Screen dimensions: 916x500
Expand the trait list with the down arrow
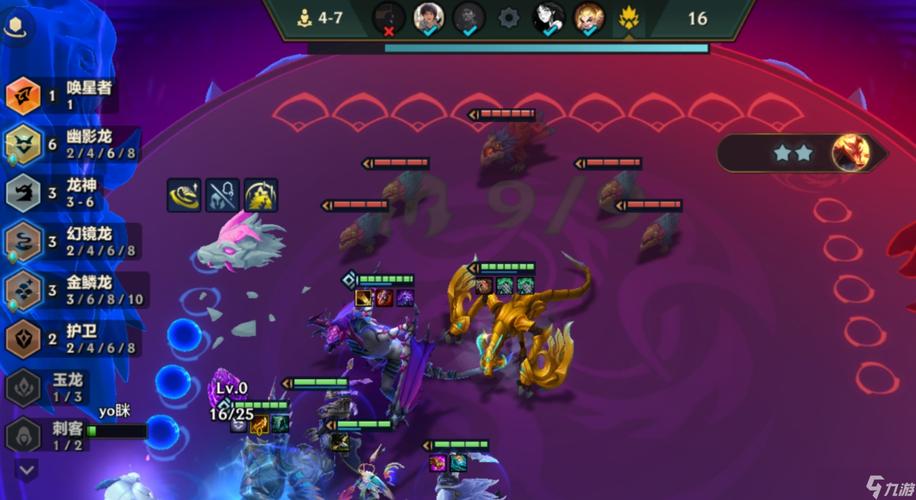click(26, 468)
